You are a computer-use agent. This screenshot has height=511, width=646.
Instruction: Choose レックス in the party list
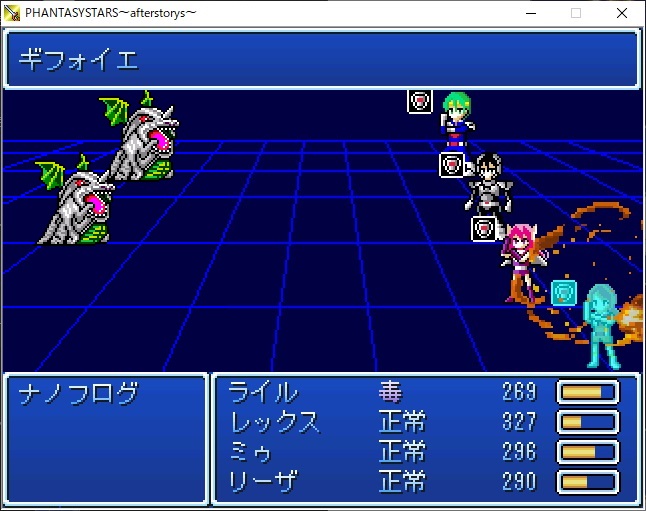pyautogui.click(x=275, y=422)
